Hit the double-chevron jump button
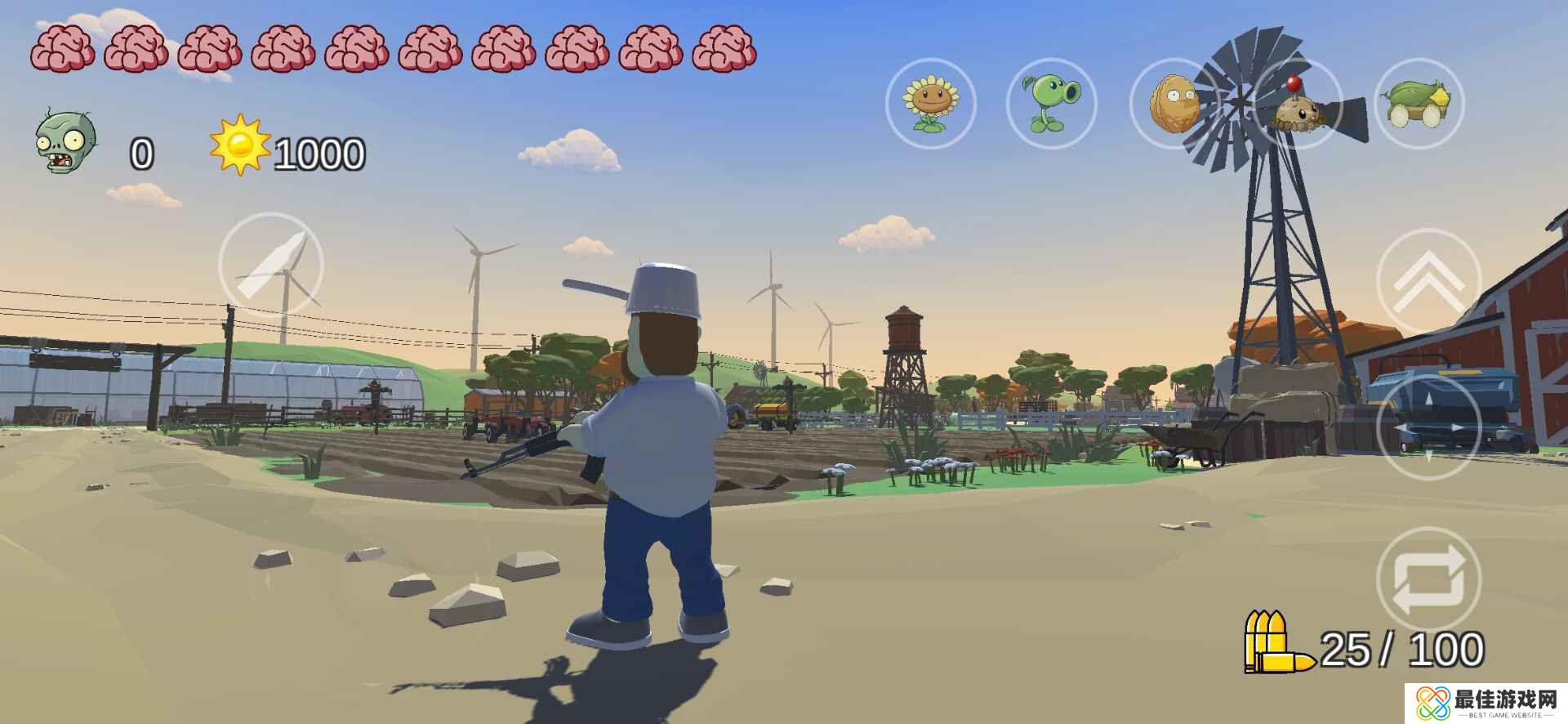This screenshot has height=724, width=1568. (1428, 280)
